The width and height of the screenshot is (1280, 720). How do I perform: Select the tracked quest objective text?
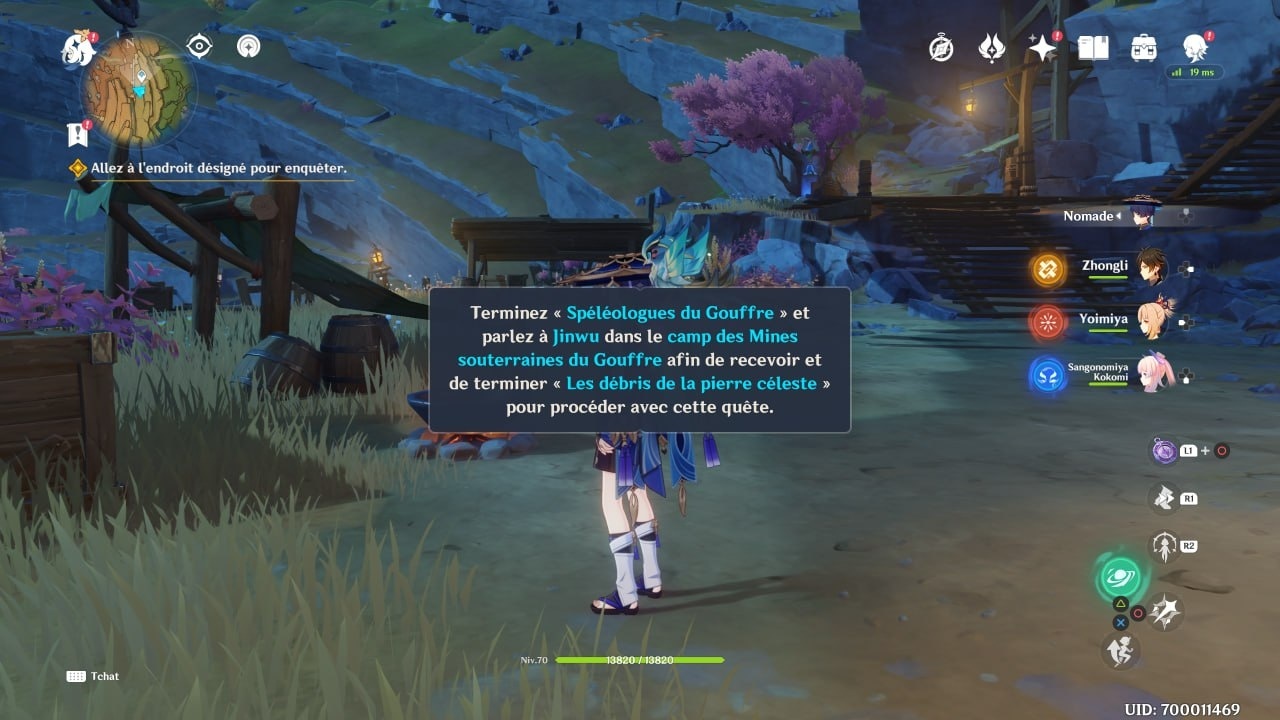218,169
